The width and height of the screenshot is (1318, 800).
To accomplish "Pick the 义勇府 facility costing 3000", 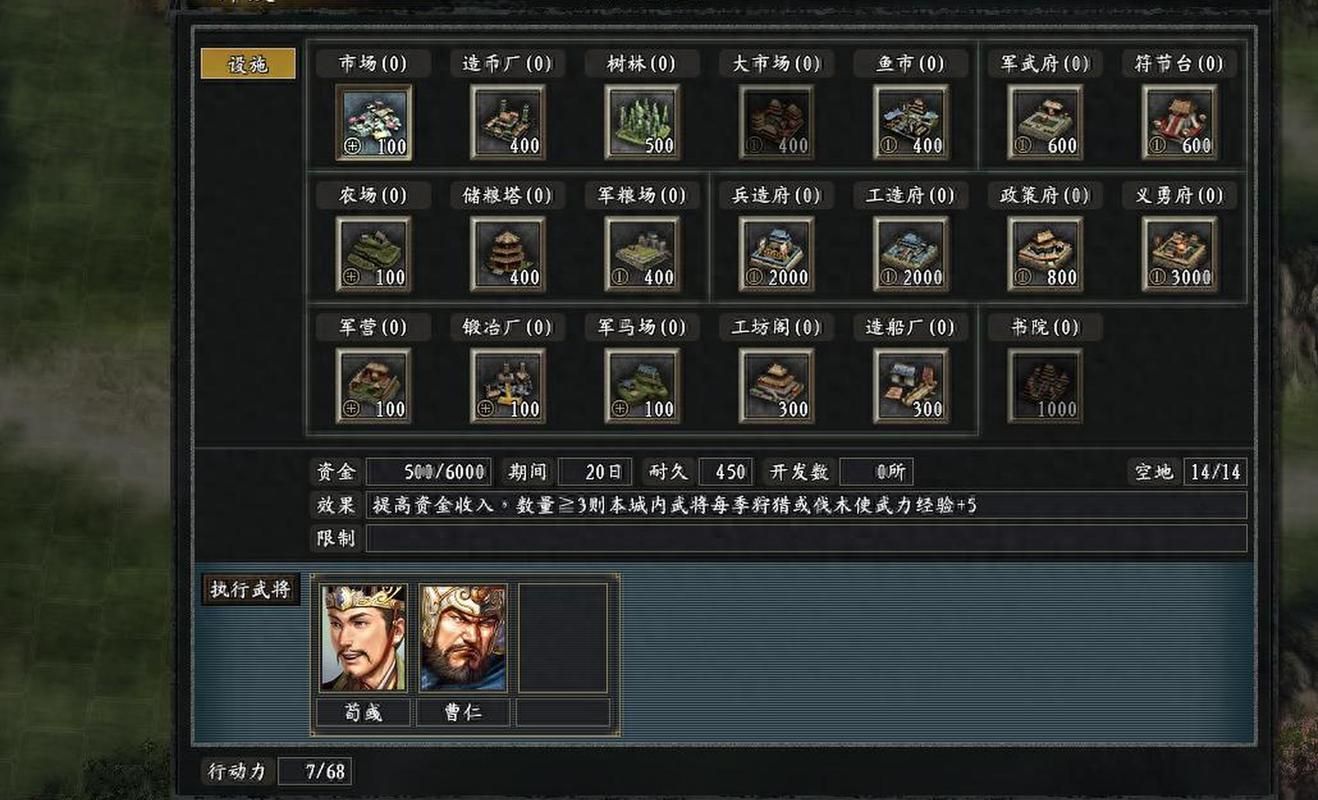I will click(x=1180, y=253).
